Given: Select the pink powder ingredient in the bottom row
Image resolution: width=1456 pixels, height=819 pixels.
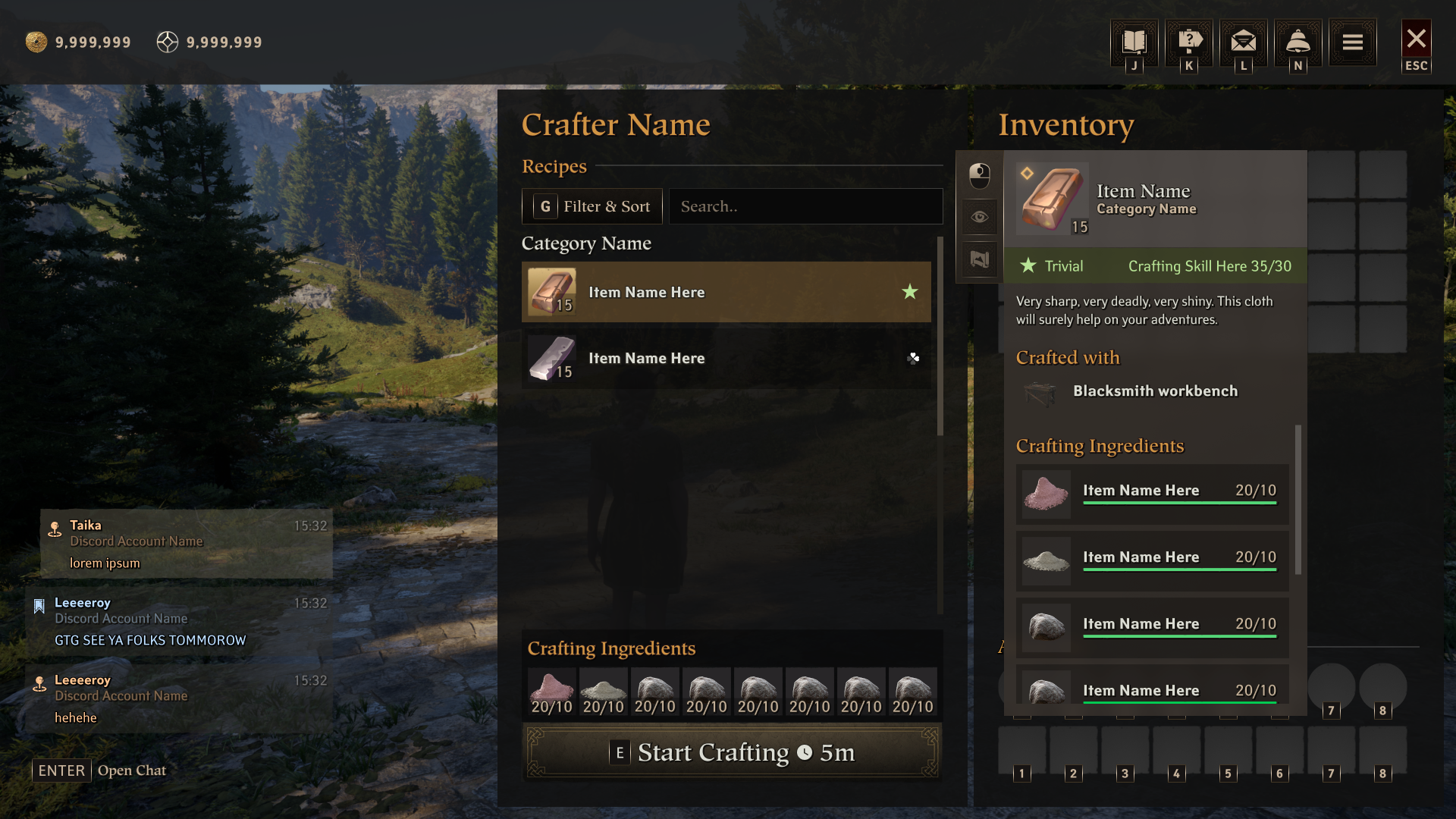Looking at the screenshot, I should tap(551, 692).
